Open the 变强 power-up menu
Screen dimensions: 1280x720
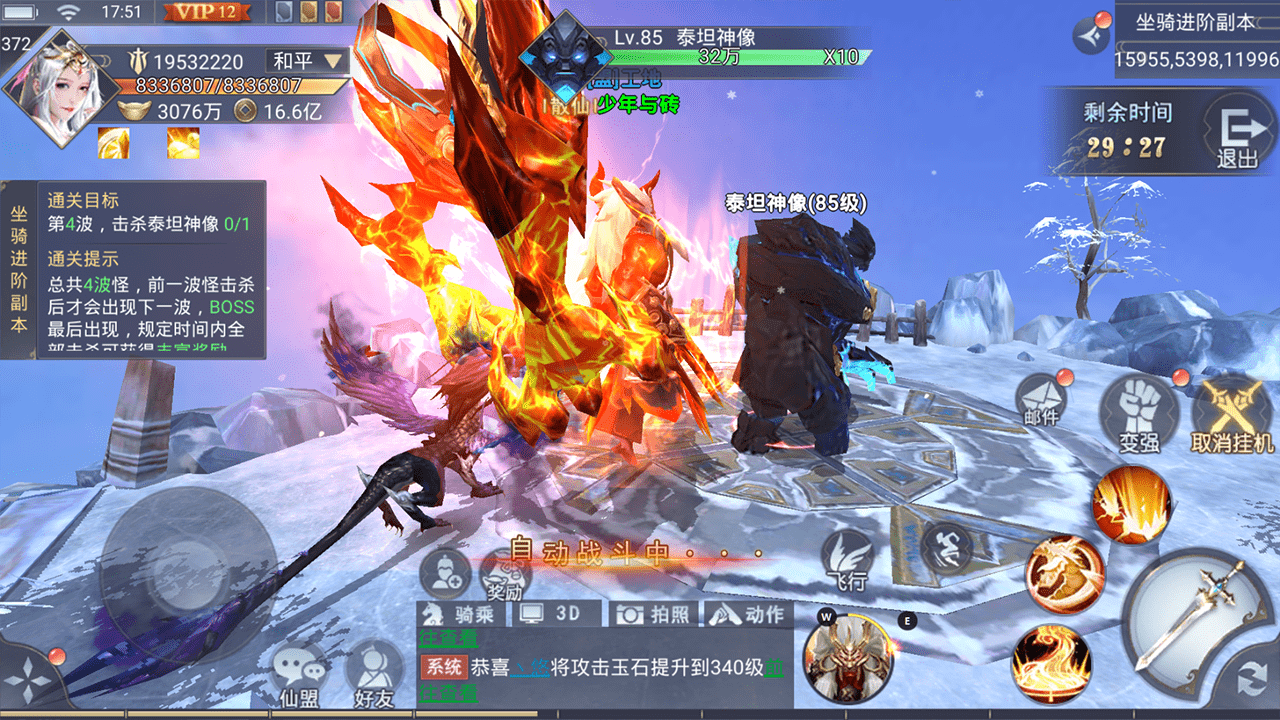click(x=1138, y=414)
